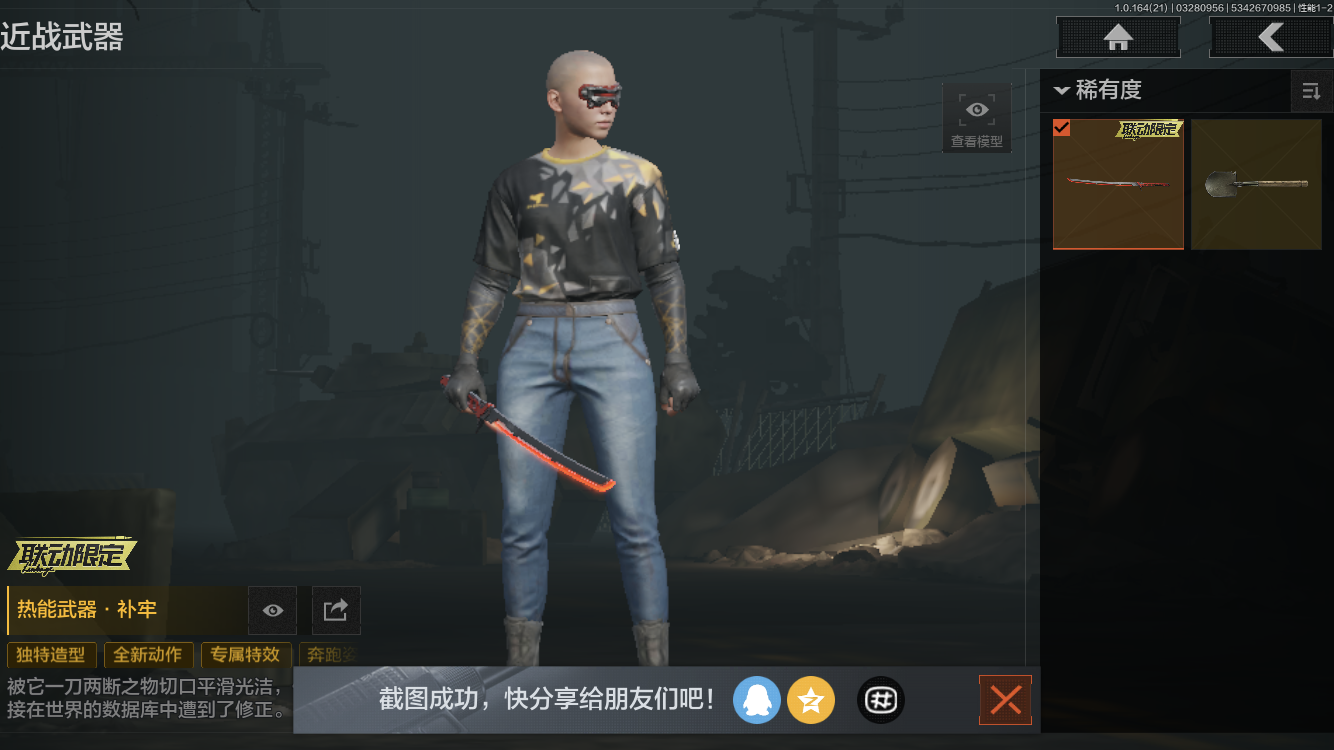Dismiss the share bar with the red X

pyautogui.click(x=1005, y=700)
